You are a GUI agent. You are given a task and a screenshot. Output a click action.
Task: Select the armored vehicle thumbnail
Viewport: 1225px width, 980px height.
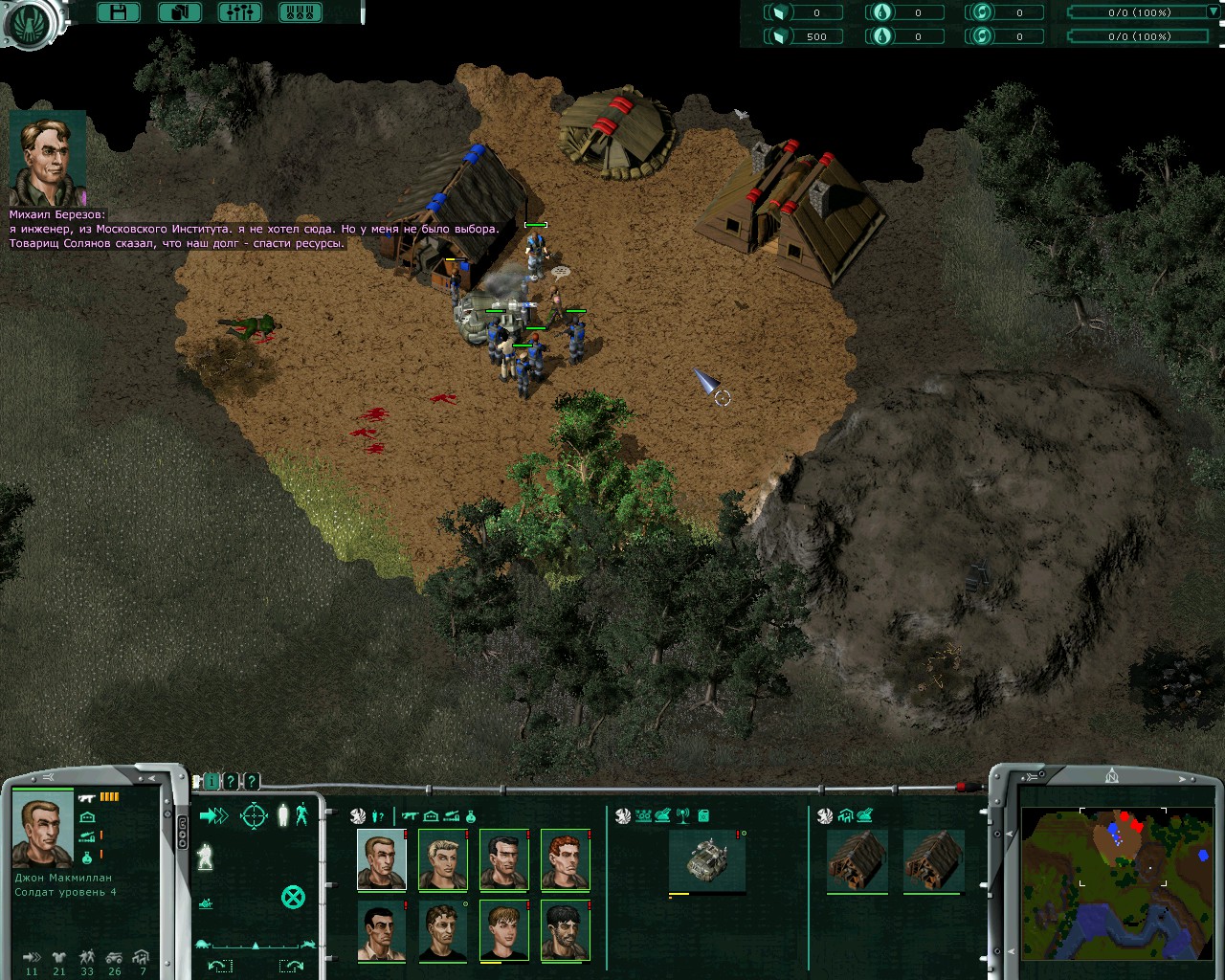706,859
